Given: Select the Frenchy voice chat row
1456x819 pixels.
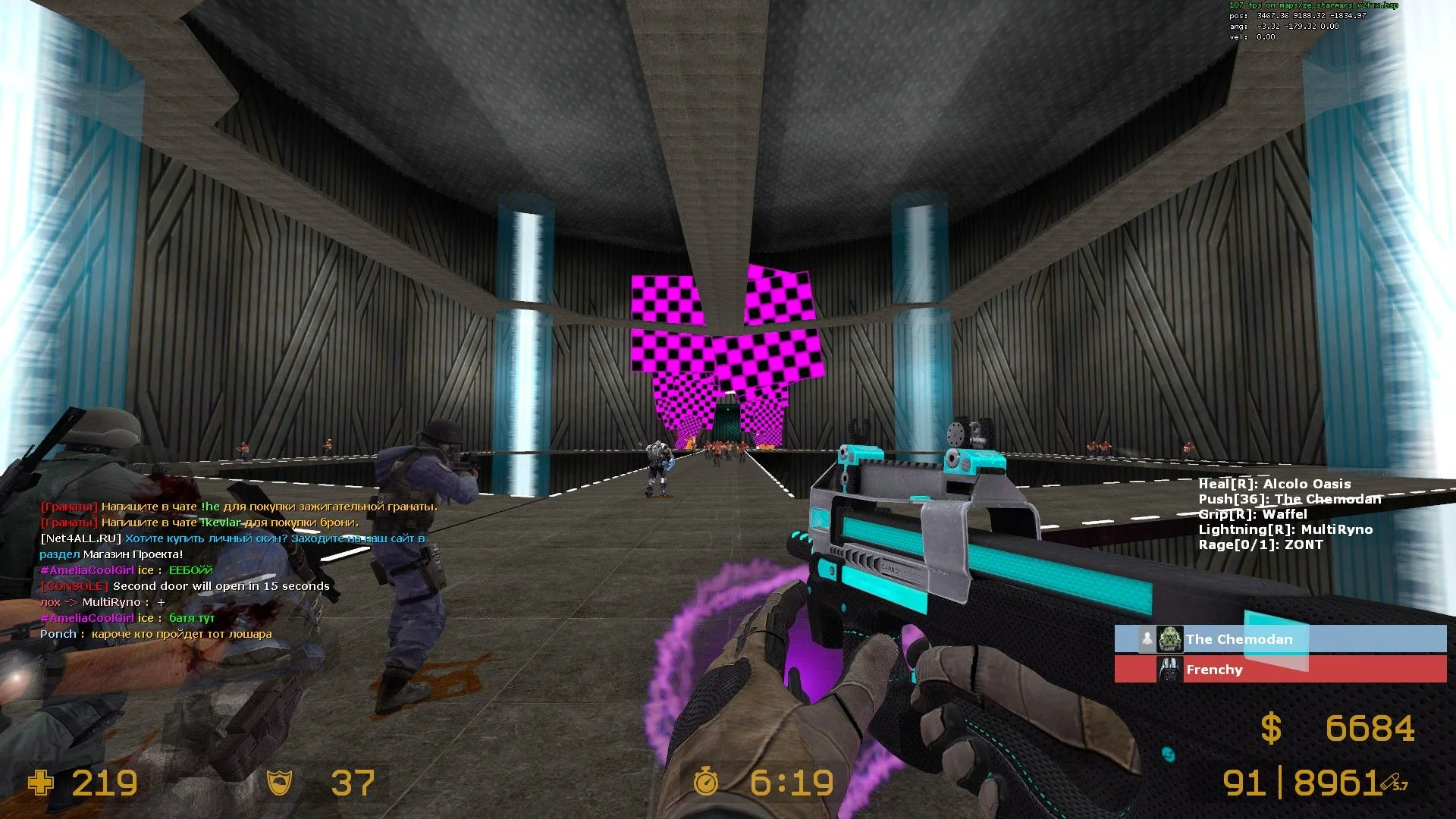Looking at the screenshot, I should (1280, 670).
